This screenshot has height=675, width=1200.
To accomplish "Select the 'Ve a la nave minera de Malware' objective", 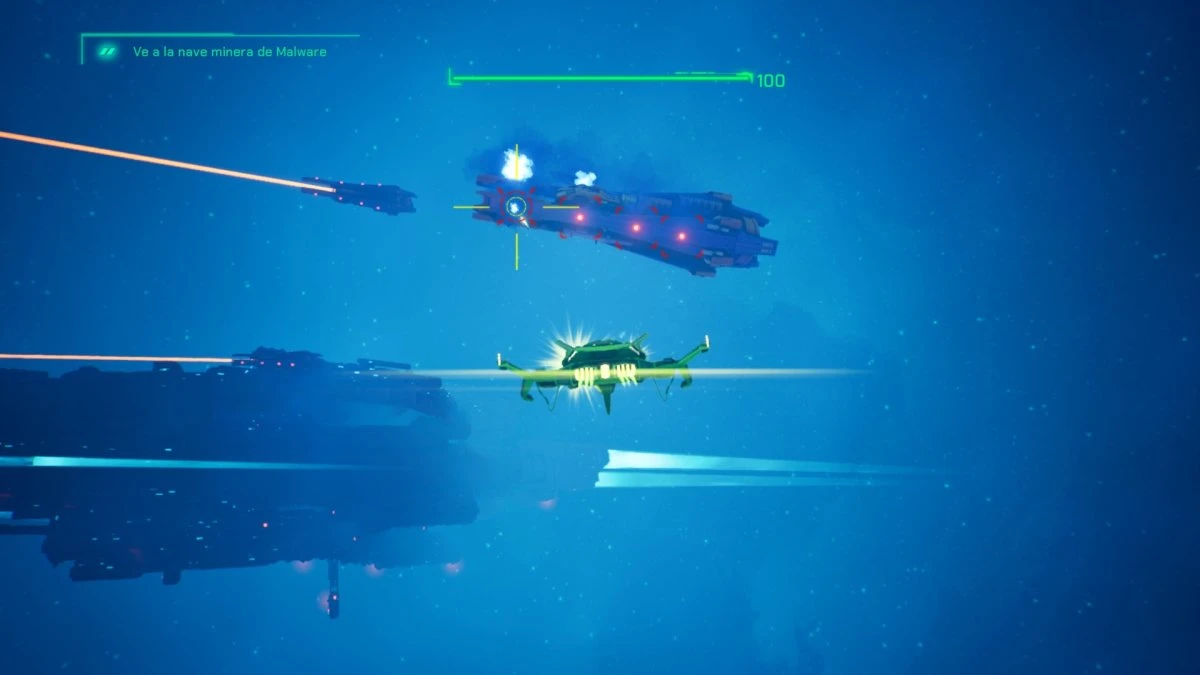I will click(229, 51).
